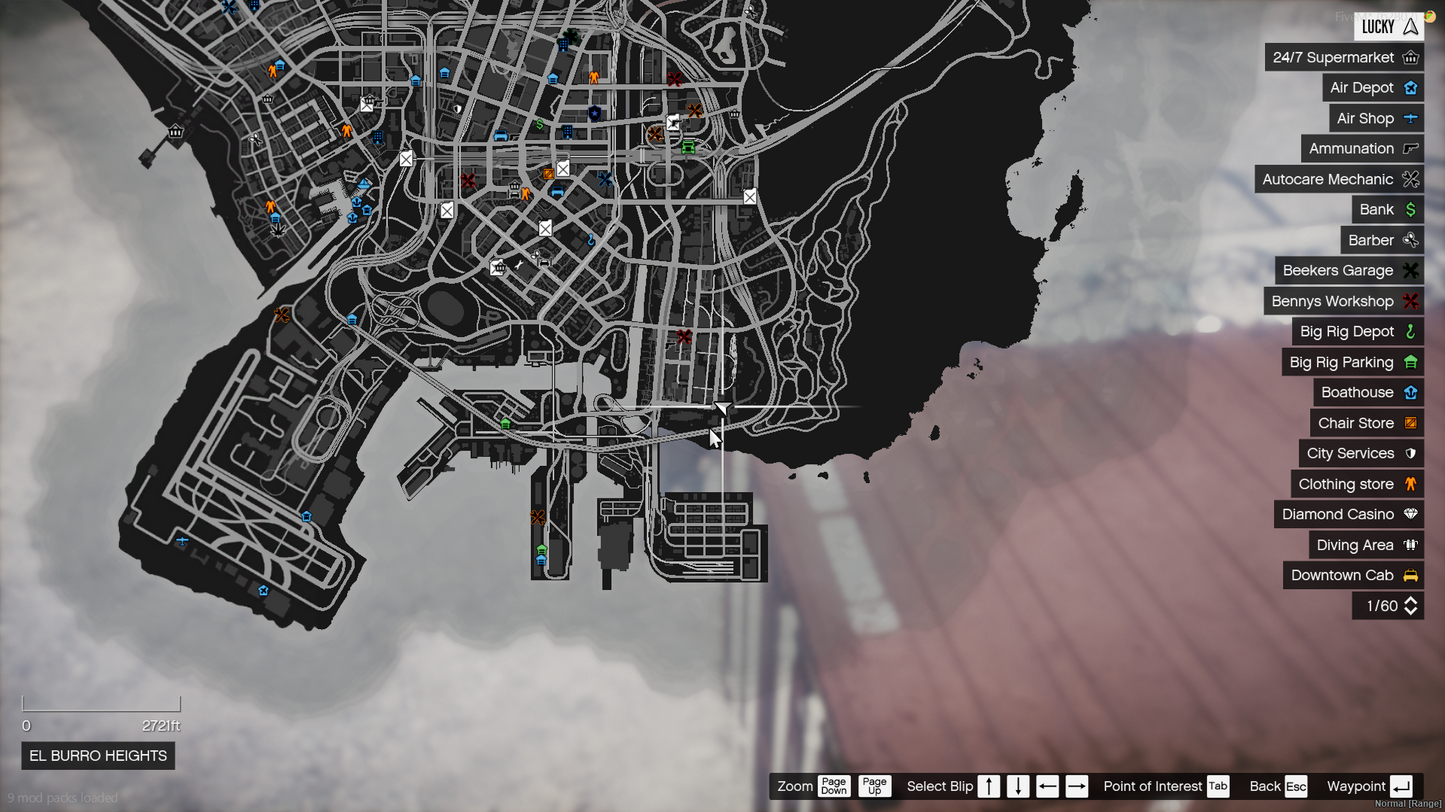Select the LUCKY player entry
Screen dimensions: 1445x812
pyautogui.click(x=1389, y=27)
